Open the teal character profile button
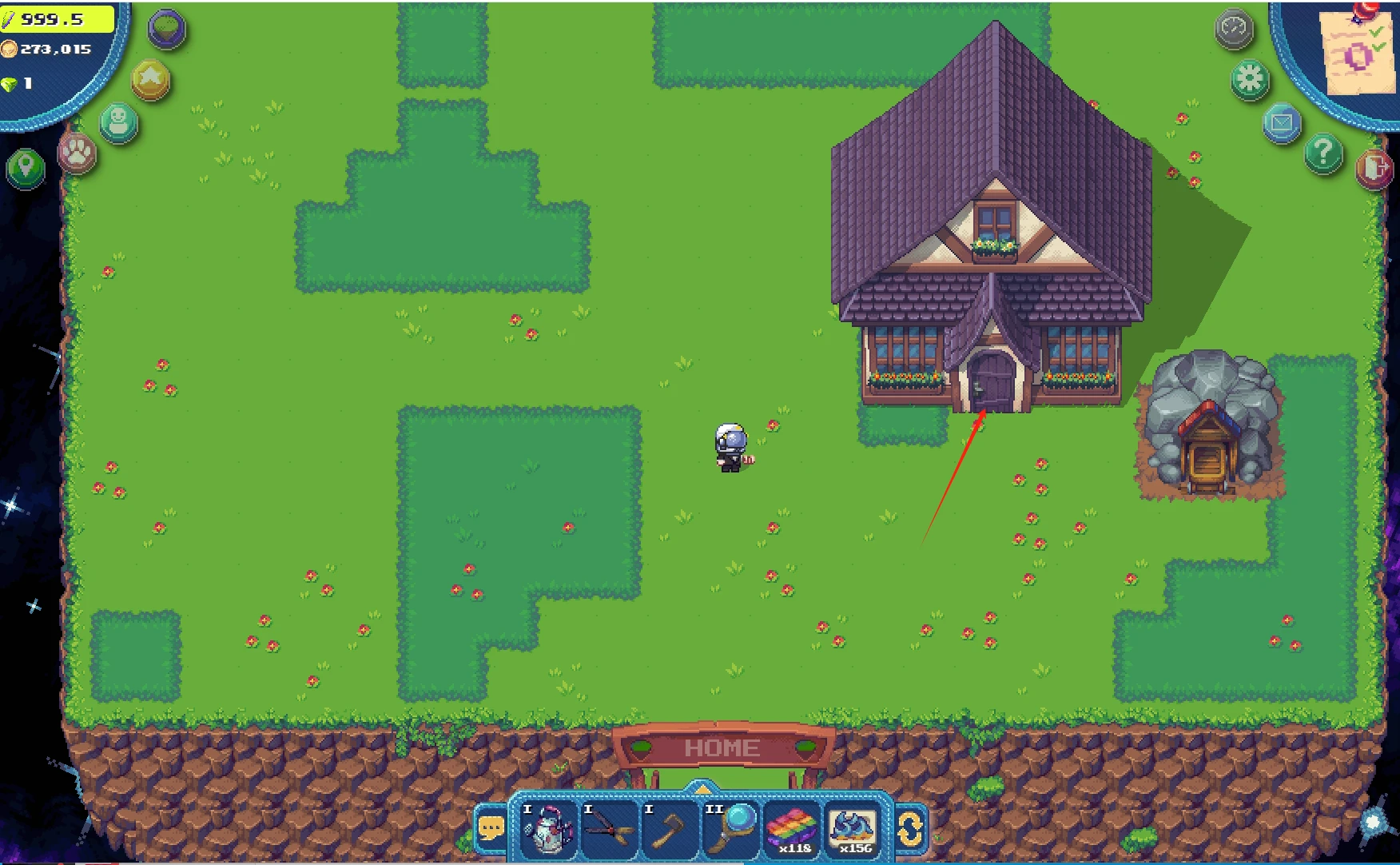This screenshot has width=1400, height=865. pyautogui.click(x=119, y=122)
